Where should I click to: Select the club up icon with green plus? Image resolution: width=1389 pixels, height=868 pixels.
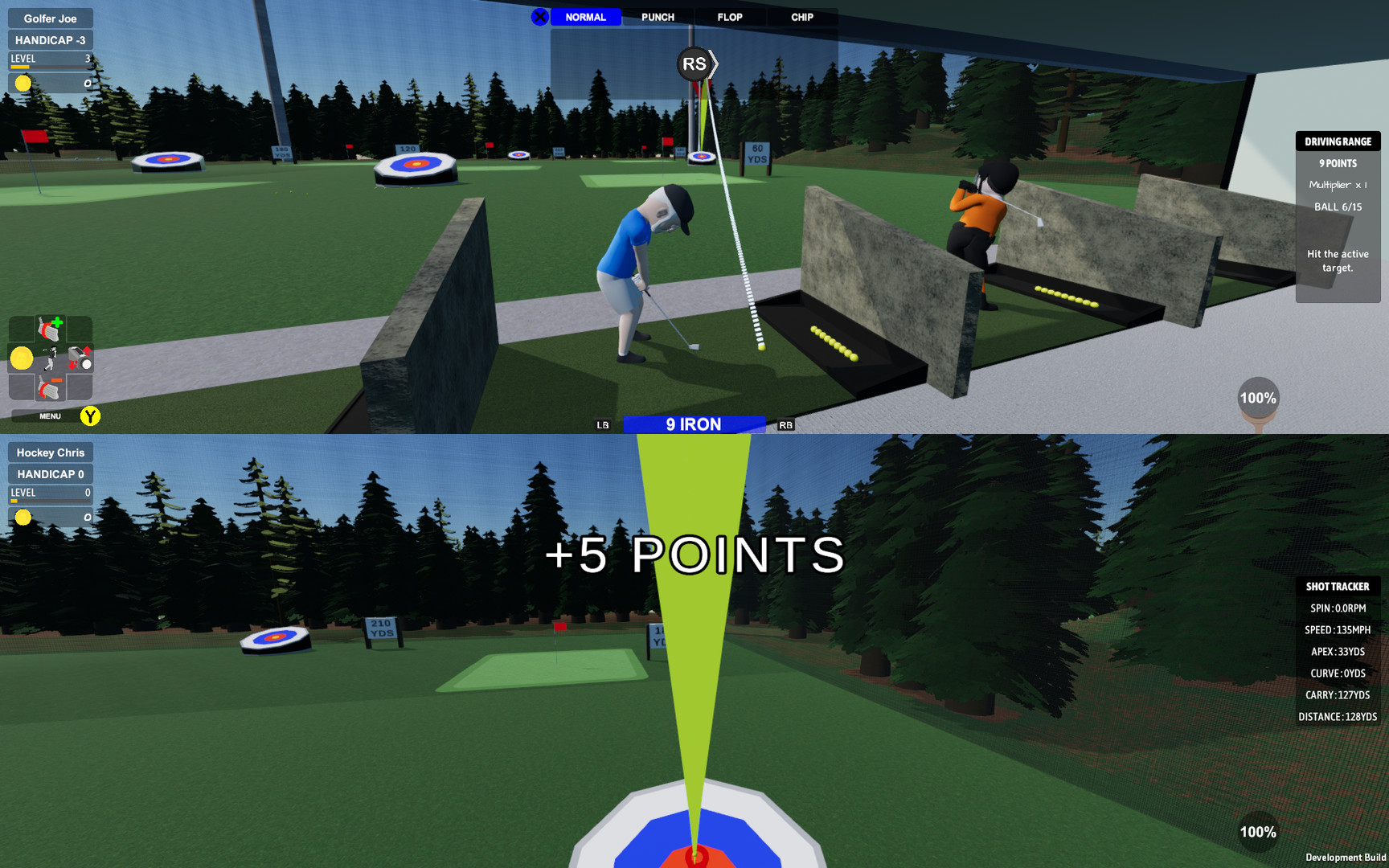click(x=50, y=328)
